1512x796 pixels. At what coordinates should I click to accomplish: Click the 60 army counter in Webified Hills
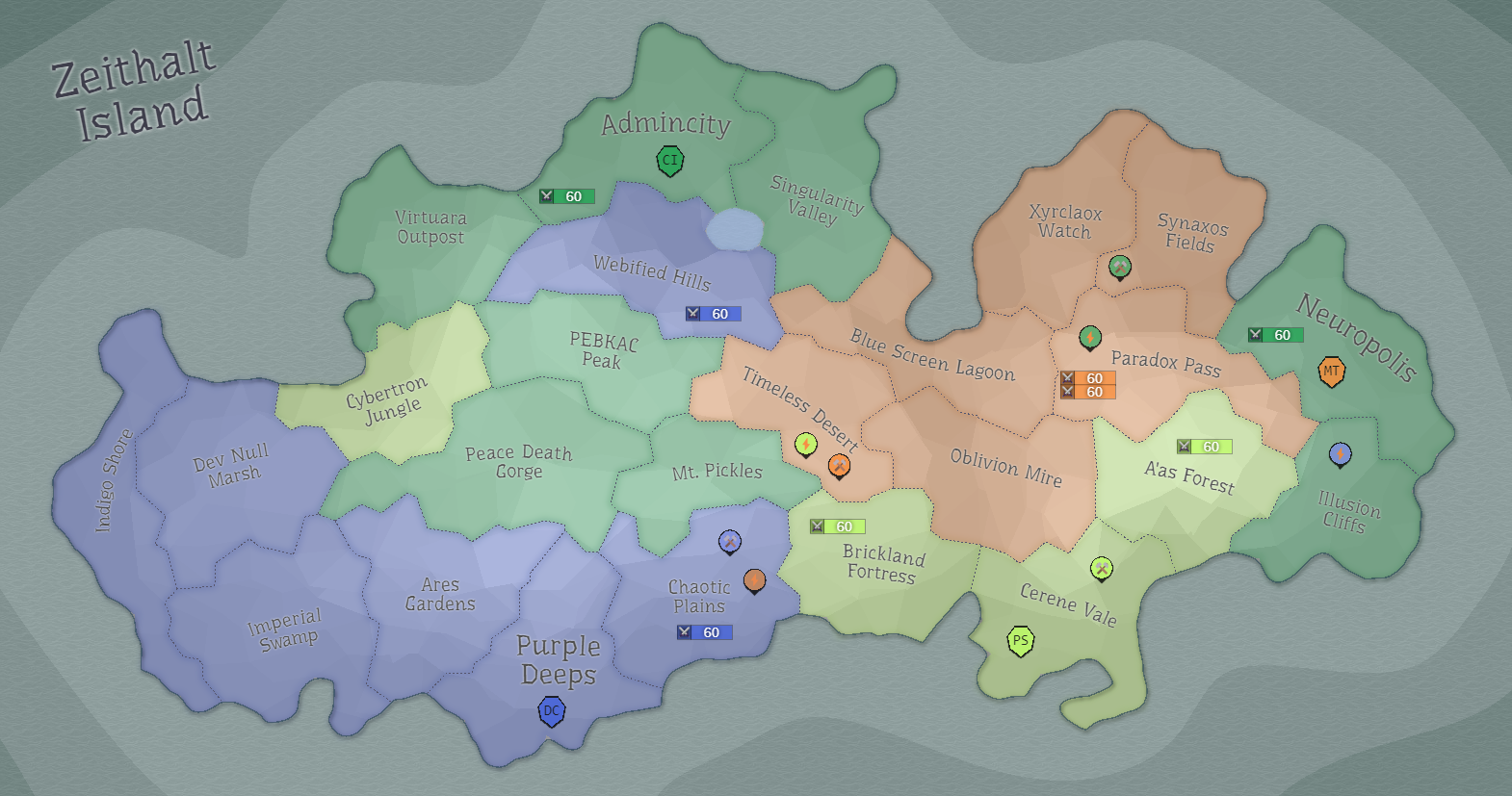pos(713,313)
